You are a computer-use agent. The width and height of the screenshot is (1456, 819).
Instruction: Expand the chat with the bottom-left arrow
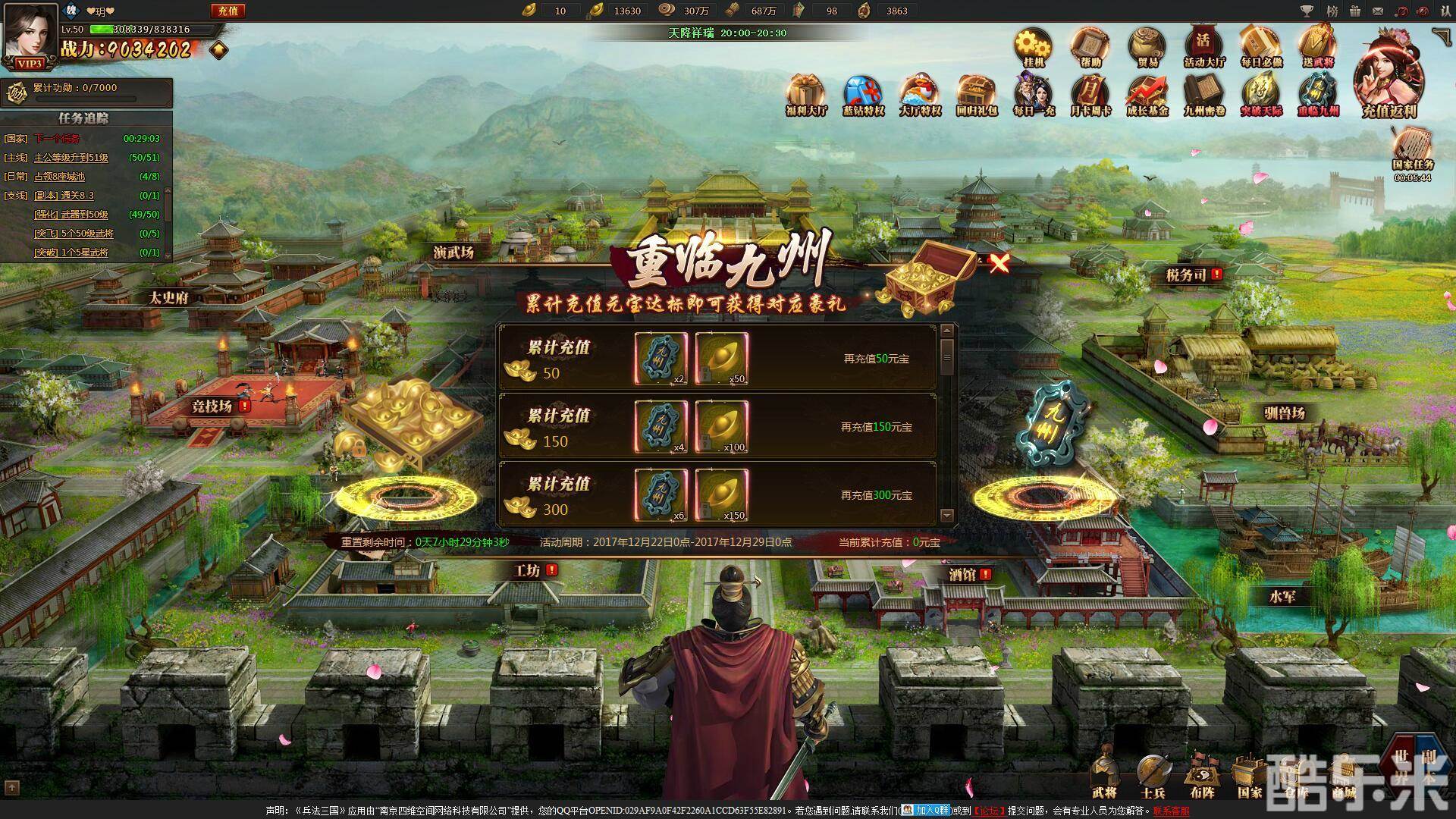12,787
